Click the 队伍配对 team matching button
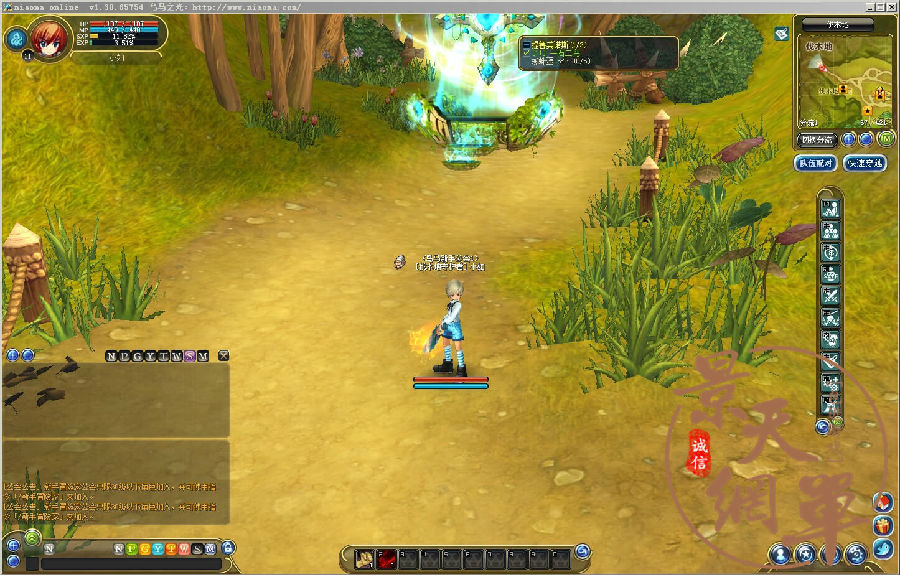This screenshot has width=900, height=575. (816, 163)
